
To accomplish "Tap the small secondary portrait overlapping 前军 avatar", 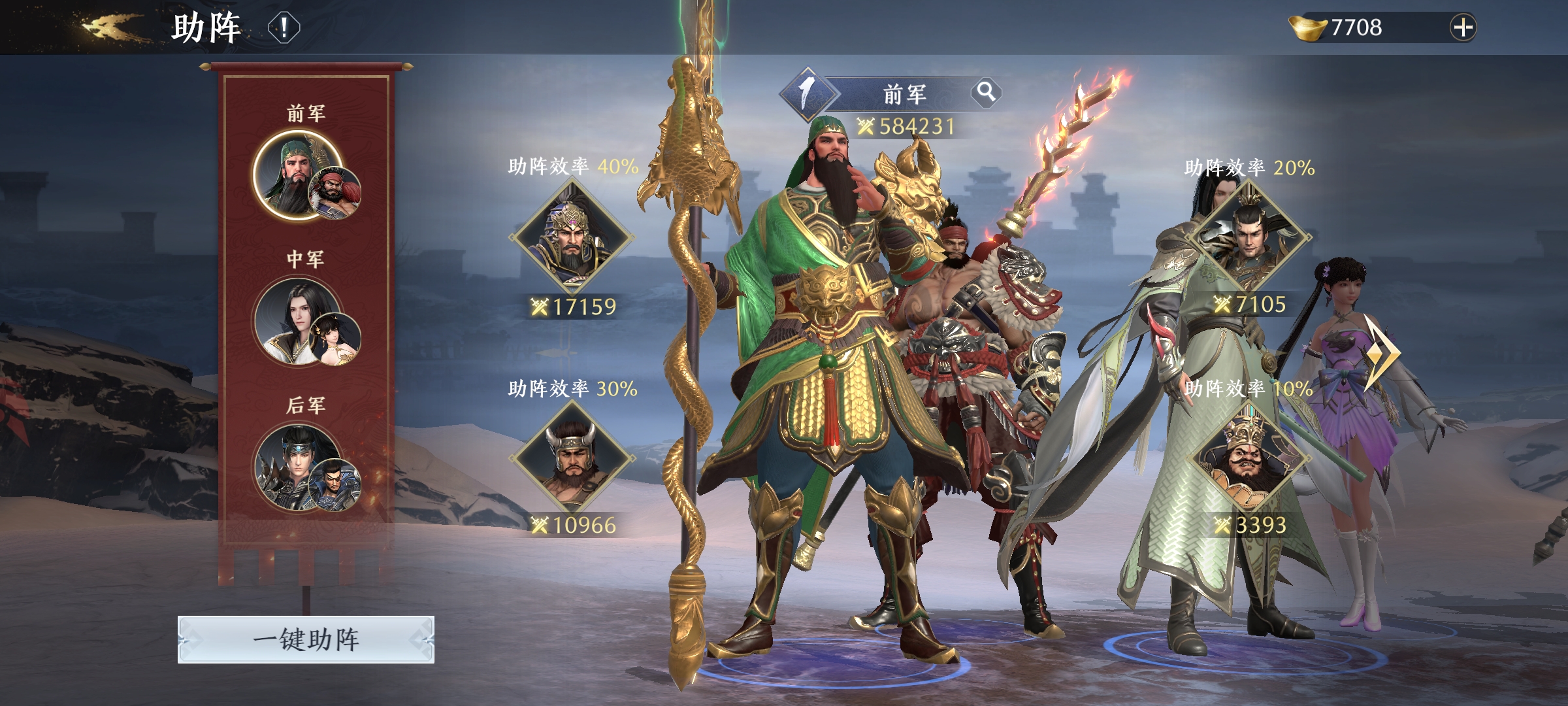I will pos(334,194).
